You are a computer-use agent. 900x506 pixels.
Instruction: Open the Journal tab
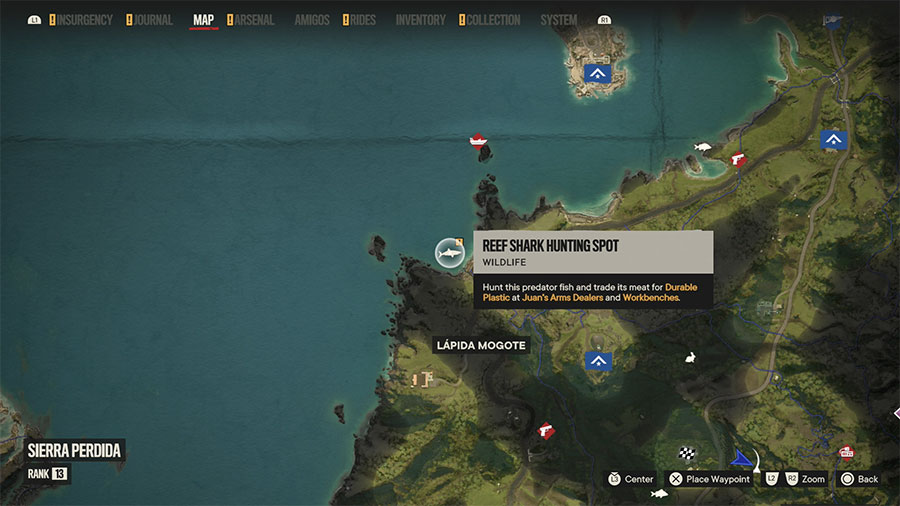(152, 20)
